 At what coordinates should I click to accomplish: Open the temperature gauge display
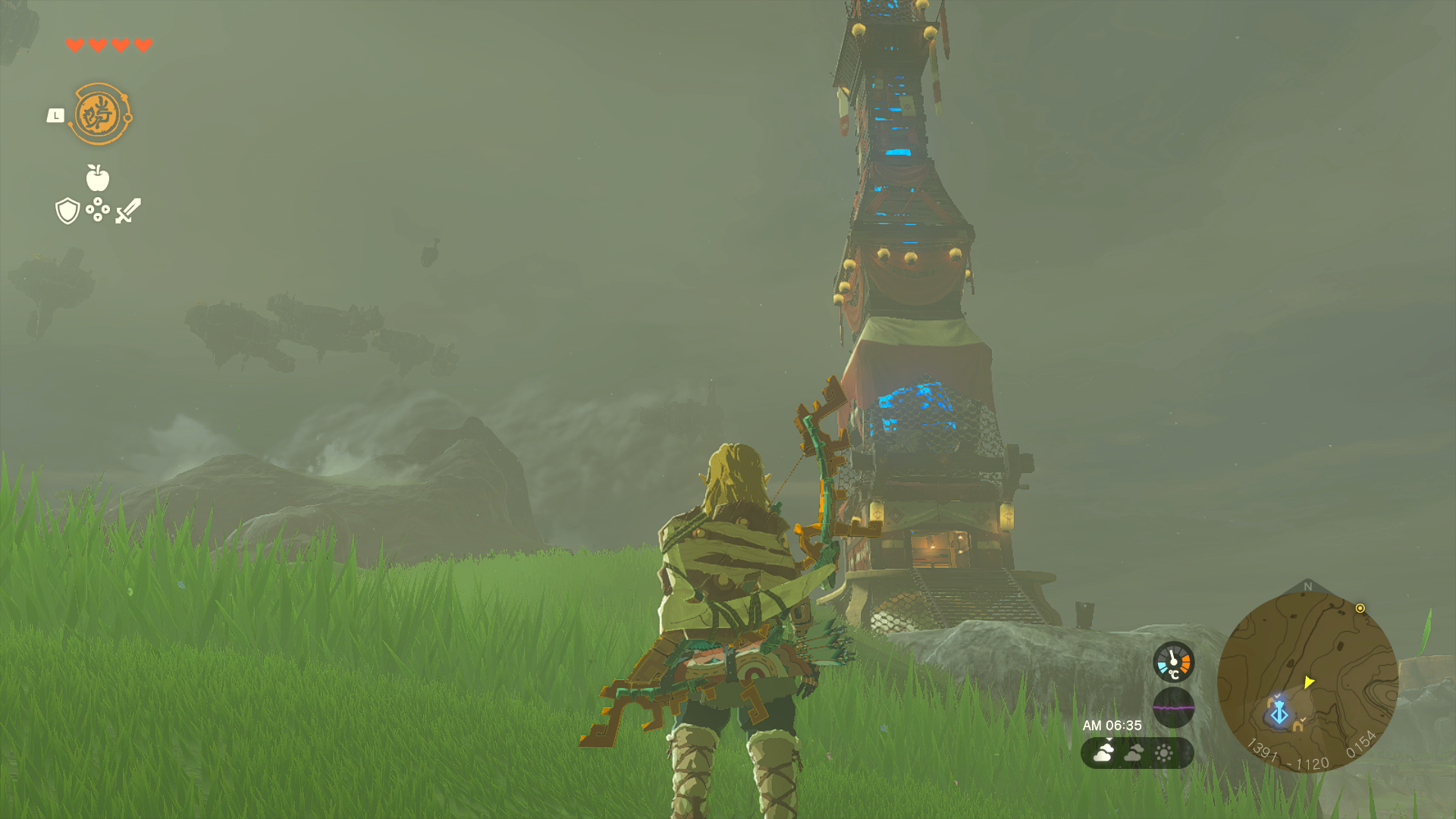(1174, 662)
